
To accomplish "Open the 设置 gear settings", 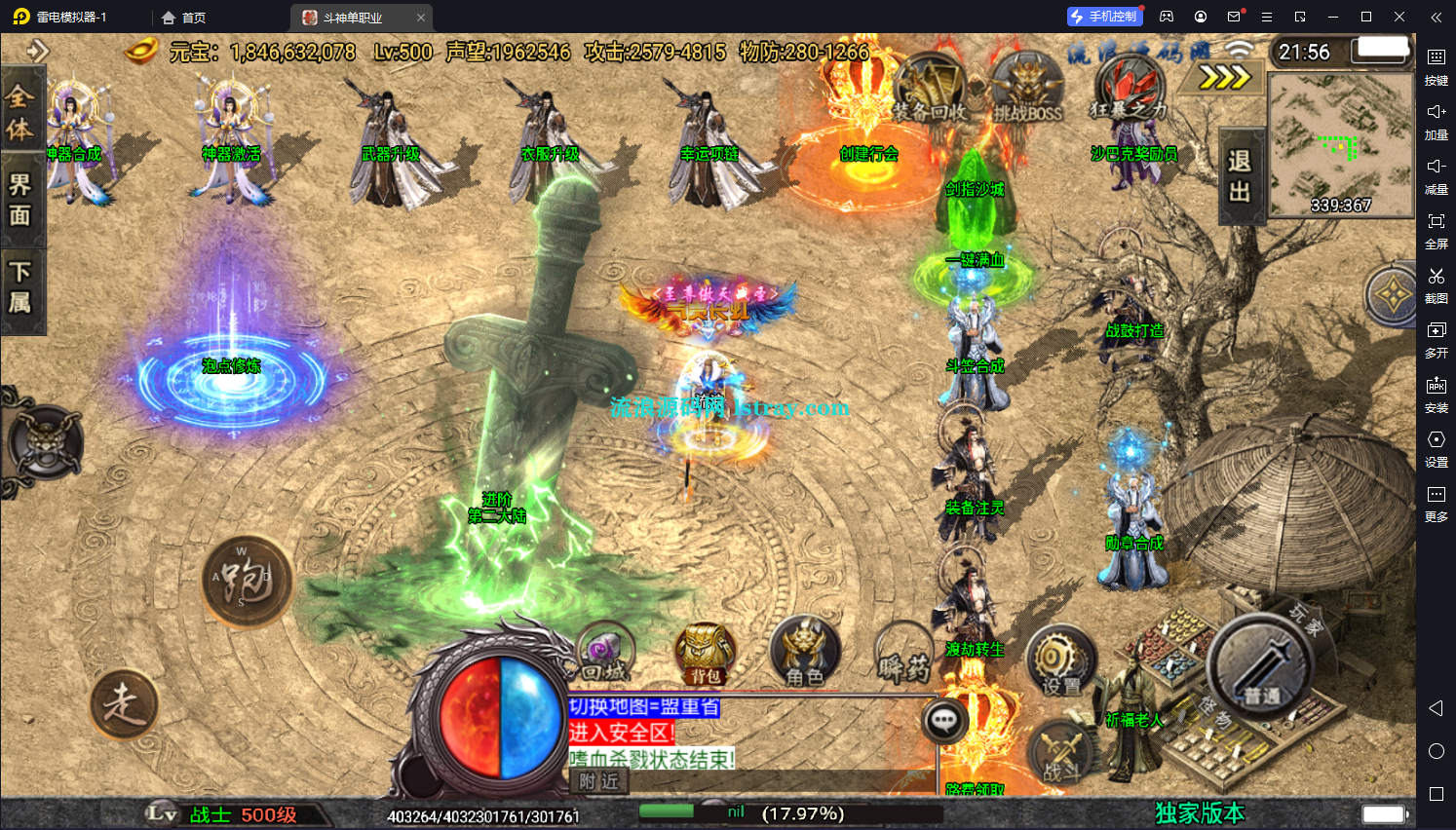I will click(x=1060, y=662).
